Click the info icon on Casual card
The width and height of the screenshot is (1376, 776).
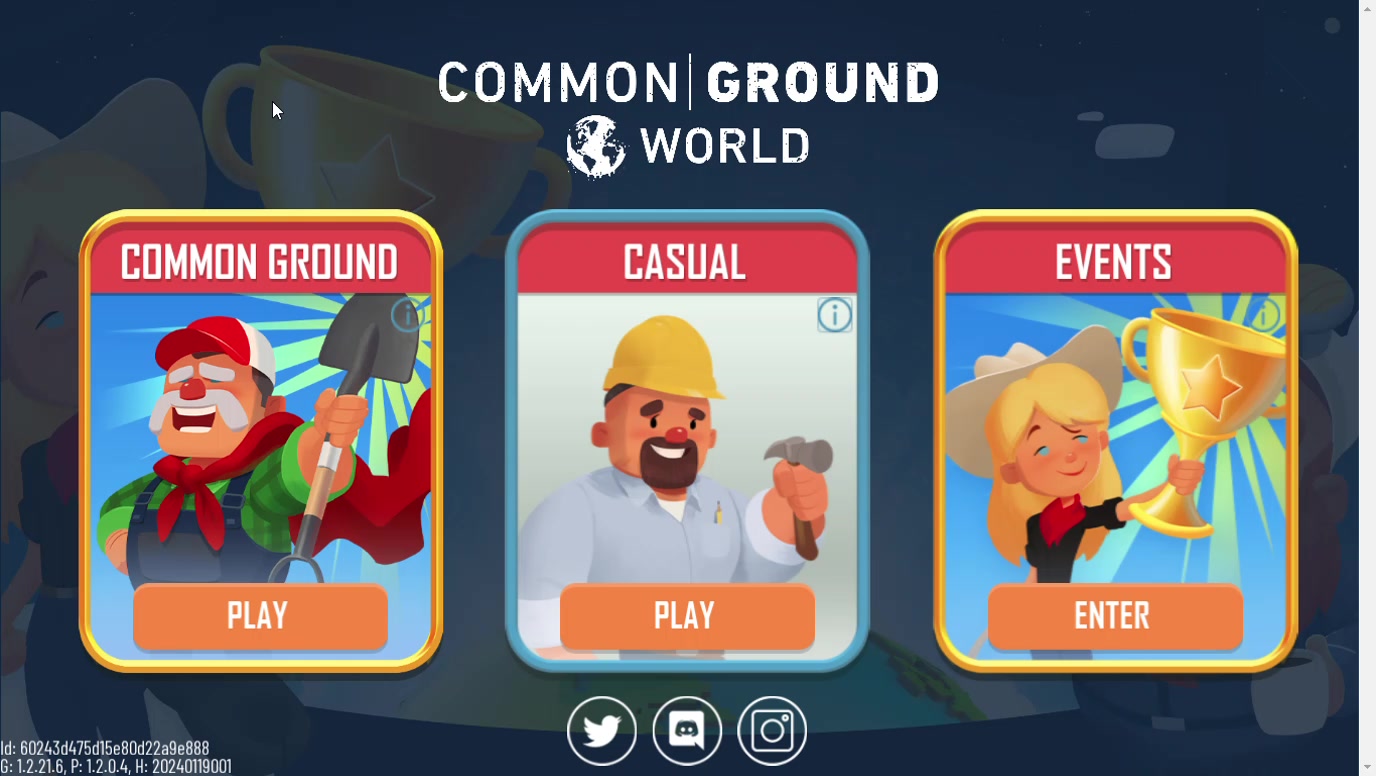click(x=834, y=315)
